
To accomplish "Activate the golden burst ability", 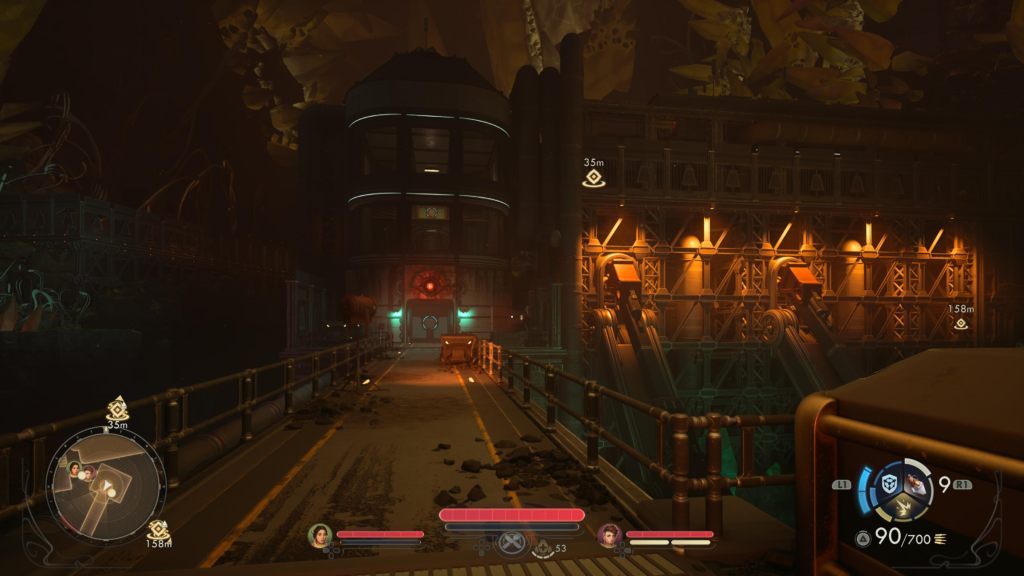I will tap(903, 509).
